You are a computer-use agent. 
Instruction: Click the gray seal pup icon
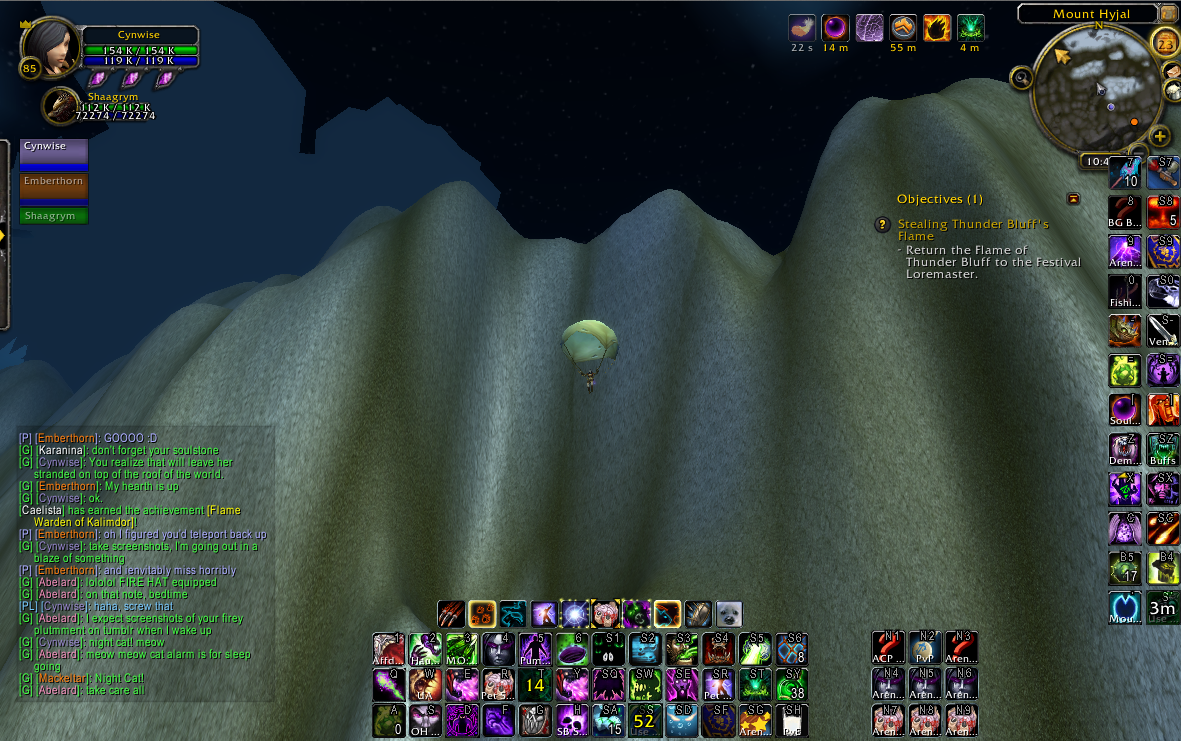[729, 613]
